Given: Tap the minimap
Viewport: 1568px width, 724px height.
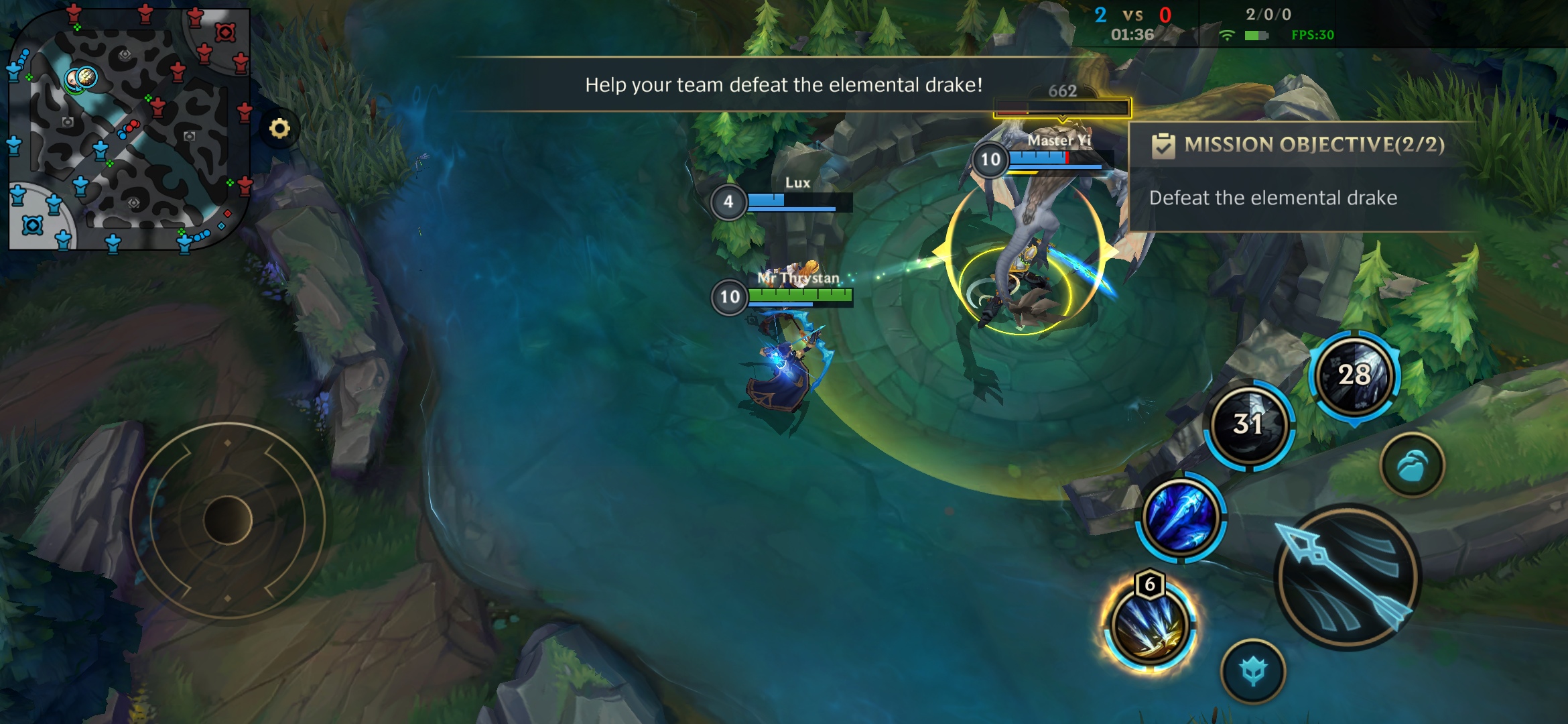Looking at the screenshot, I should click(x=129, y=129).
